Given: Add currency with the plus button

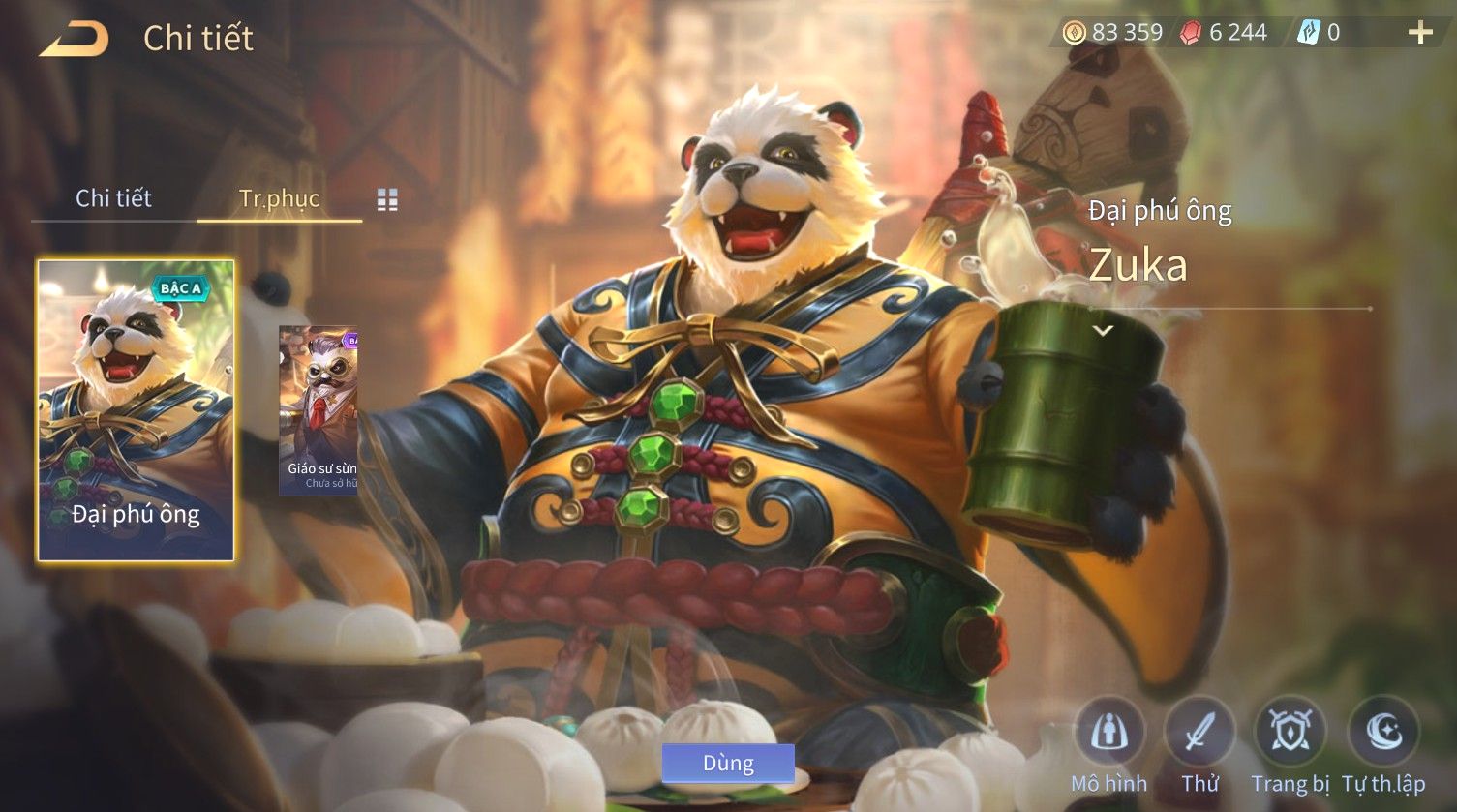Looking at the screenshot, I should [x=1420, y=33].
